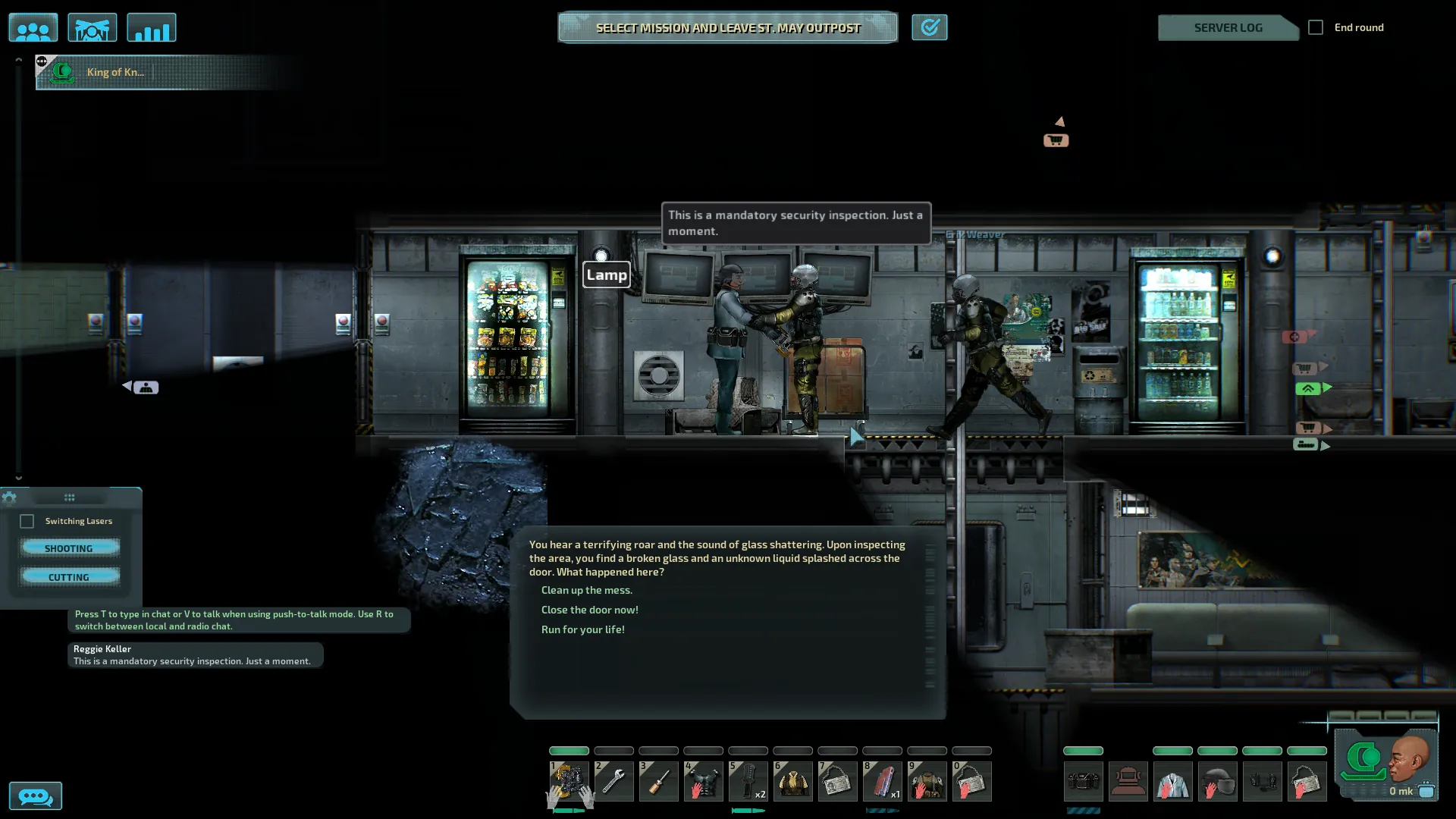The height and width of the screenshot is (819, 1456).
Task: Select the ID card in hotbar slot 7
Action: (x=837, y=781)
